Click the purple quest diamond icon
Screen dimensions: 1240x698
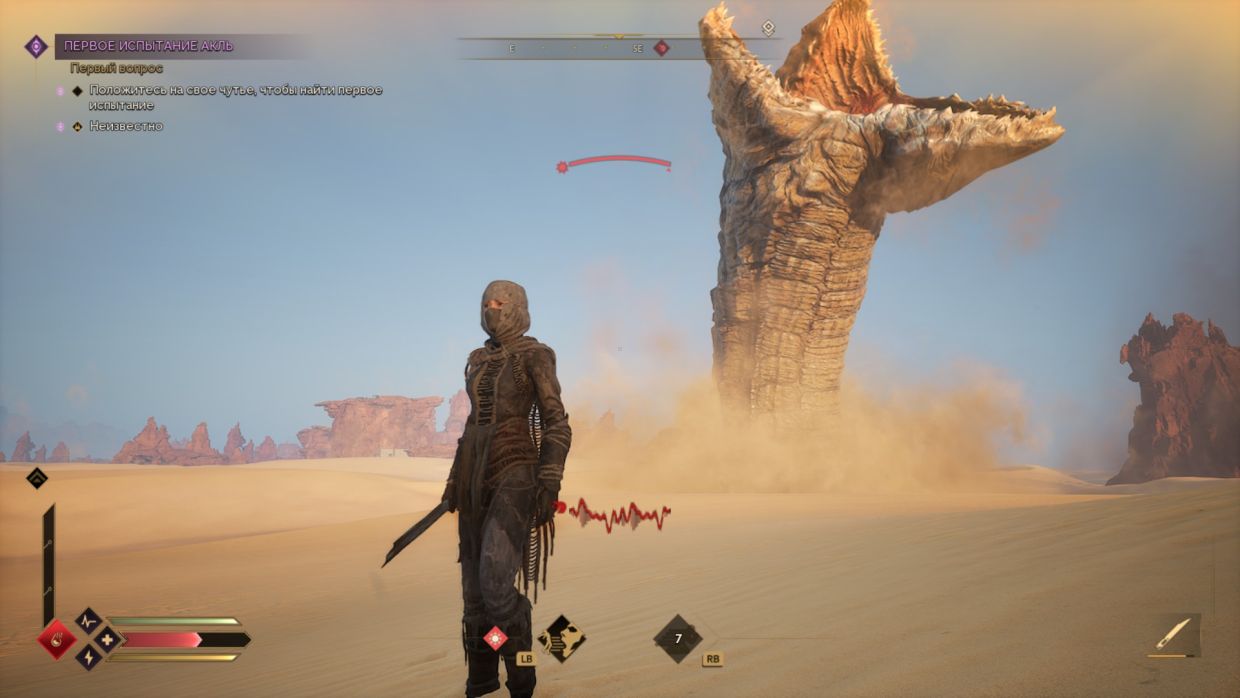(x=36, y=46)
